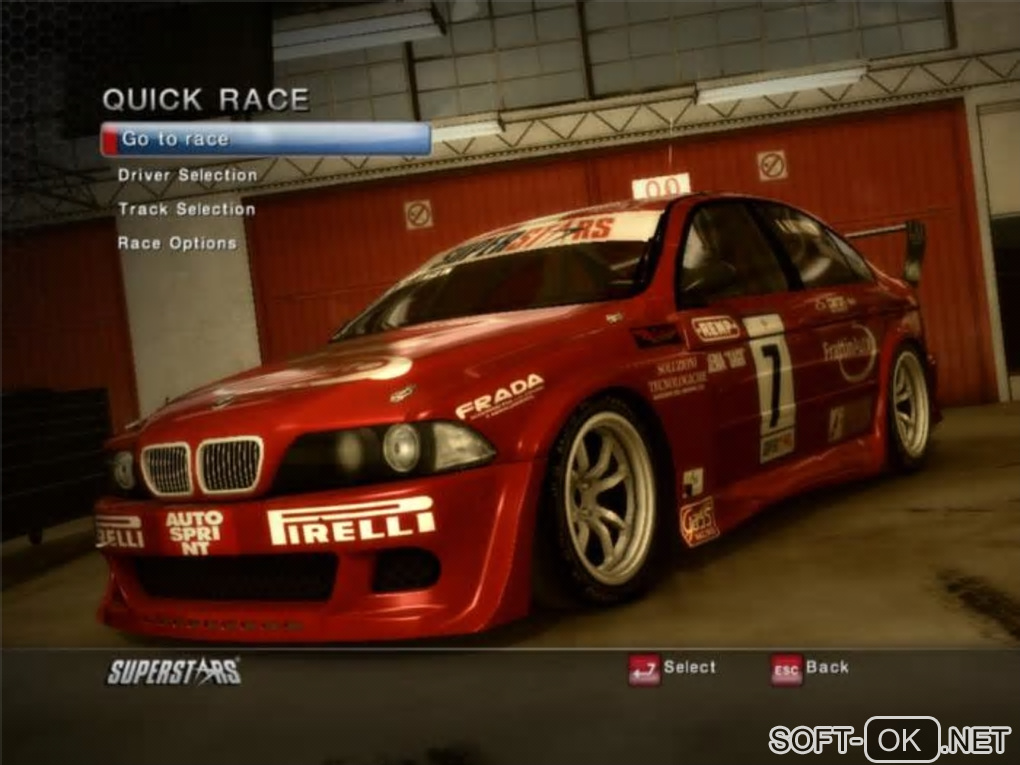
Task: Choose the Track Selection option
Action: pos(187,209)
